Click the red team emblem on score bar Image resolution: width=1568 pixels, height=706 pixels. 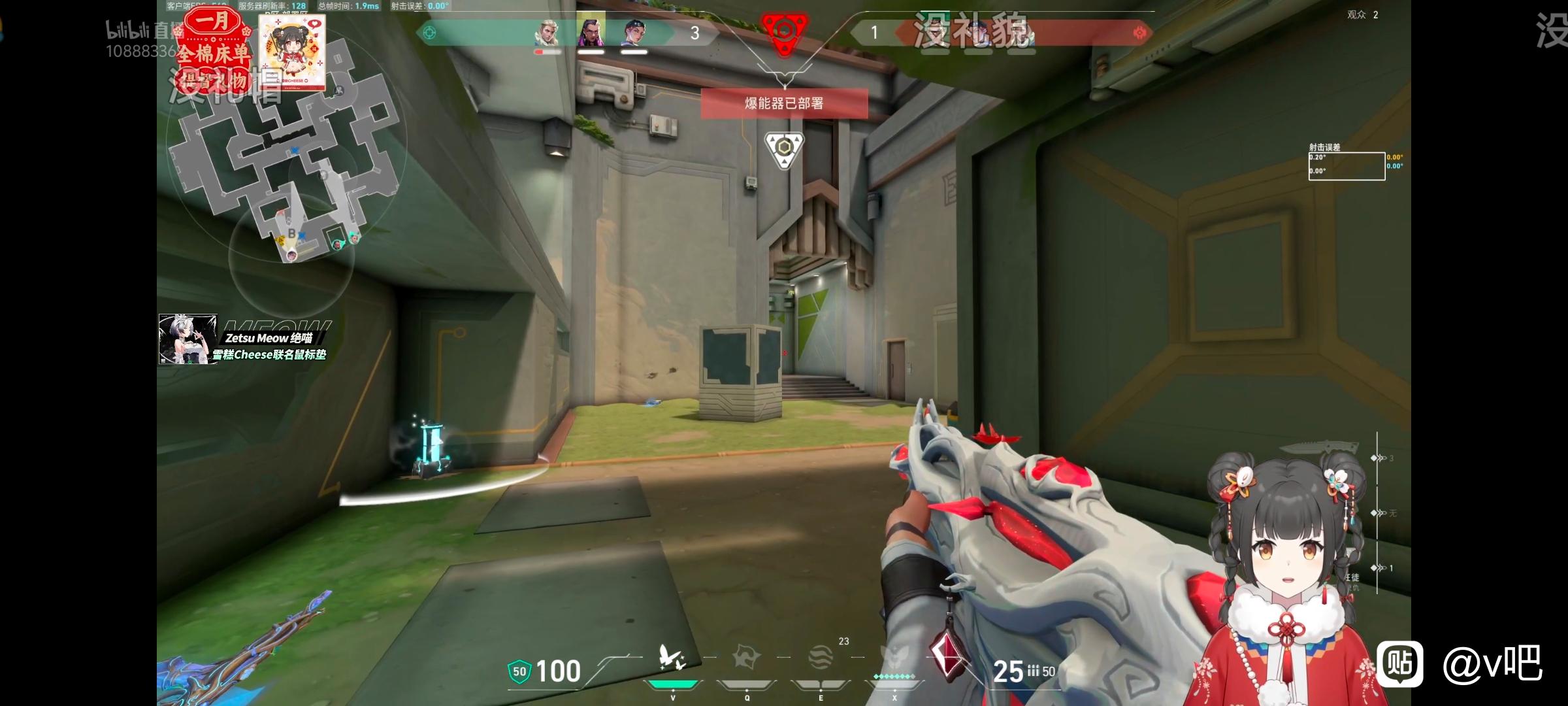click(1139, 33)
